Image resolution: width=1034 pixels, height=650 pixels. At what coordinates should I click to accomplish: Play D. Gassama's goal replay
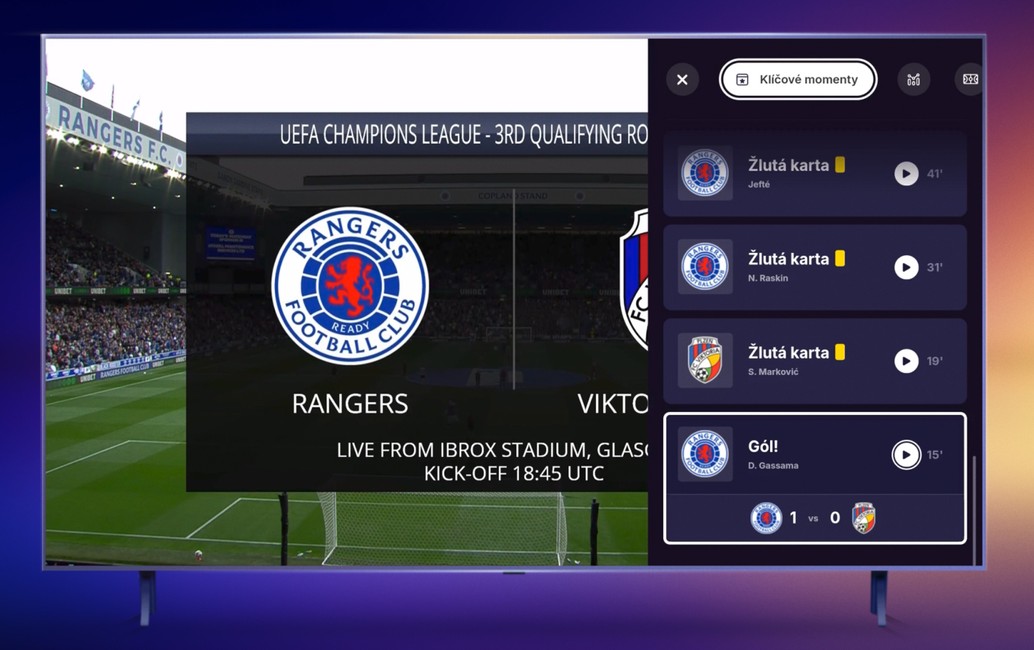point(906,455)
